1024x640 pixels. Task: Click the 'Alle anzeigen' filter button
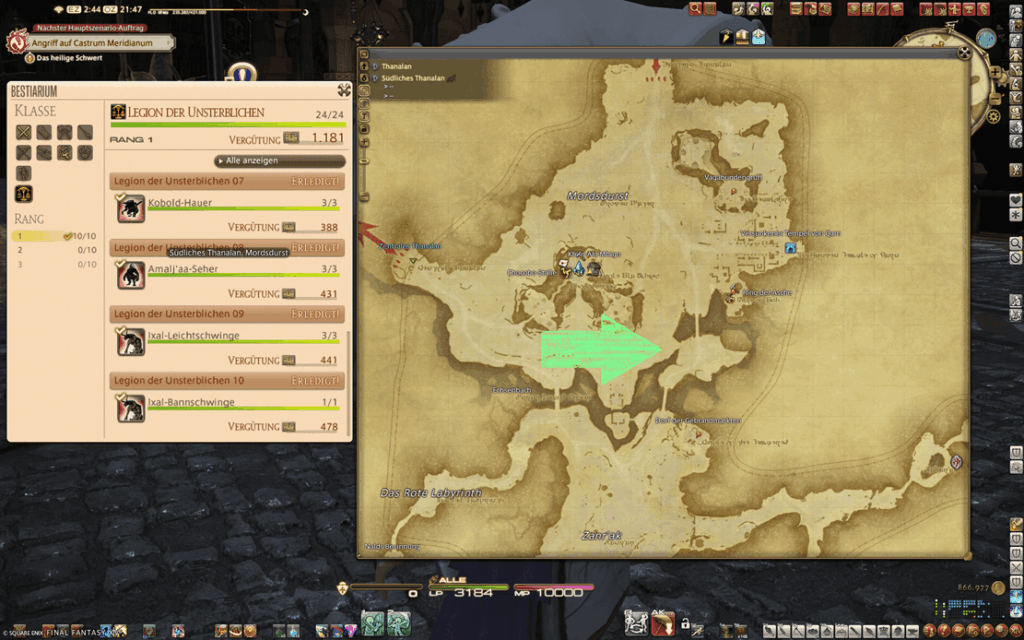(x=280, y=160)
